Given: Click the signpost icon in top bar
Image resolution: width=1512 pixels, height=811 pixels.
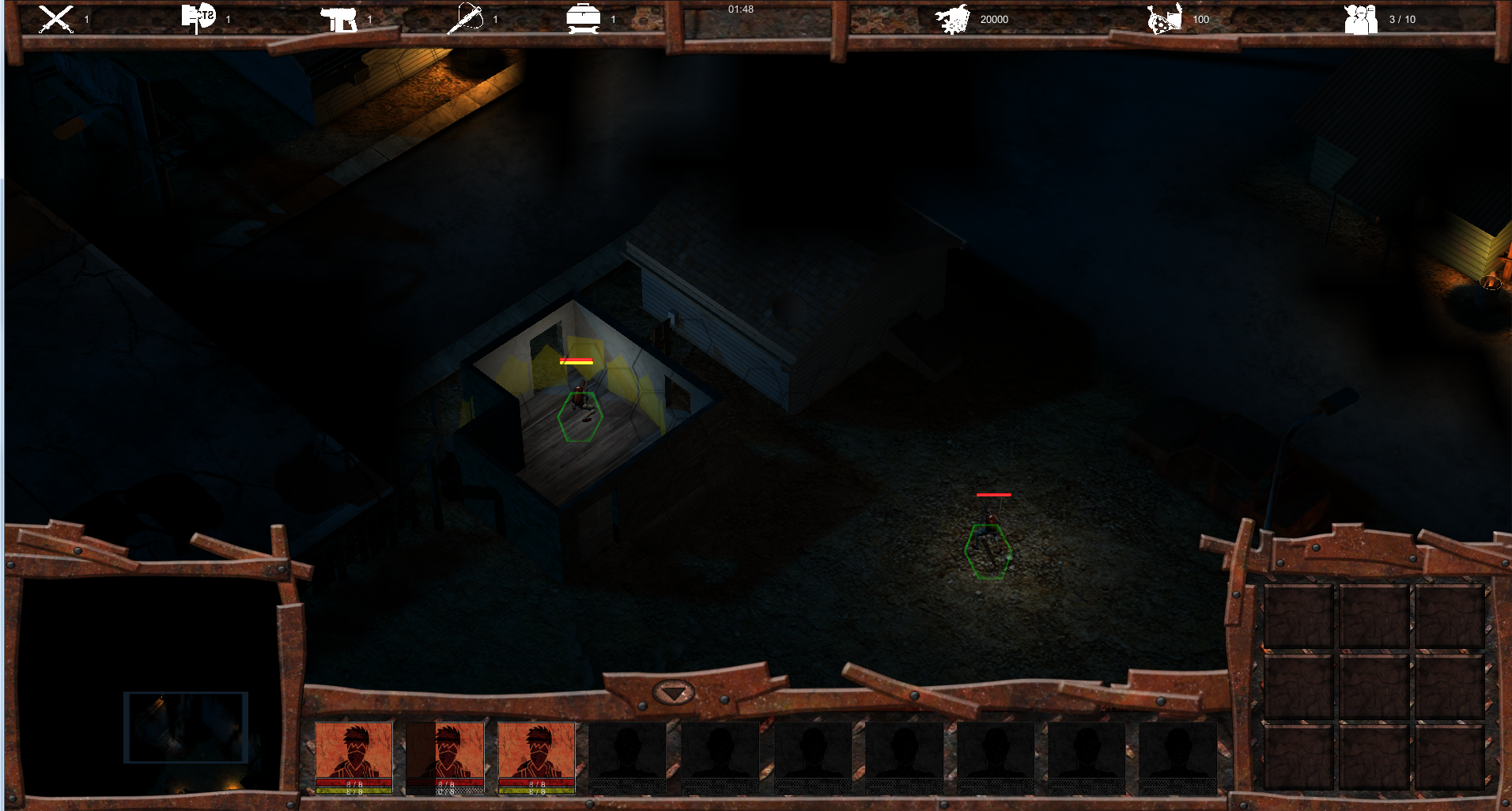Looking at the screenshot, I should tap(198, 18).
